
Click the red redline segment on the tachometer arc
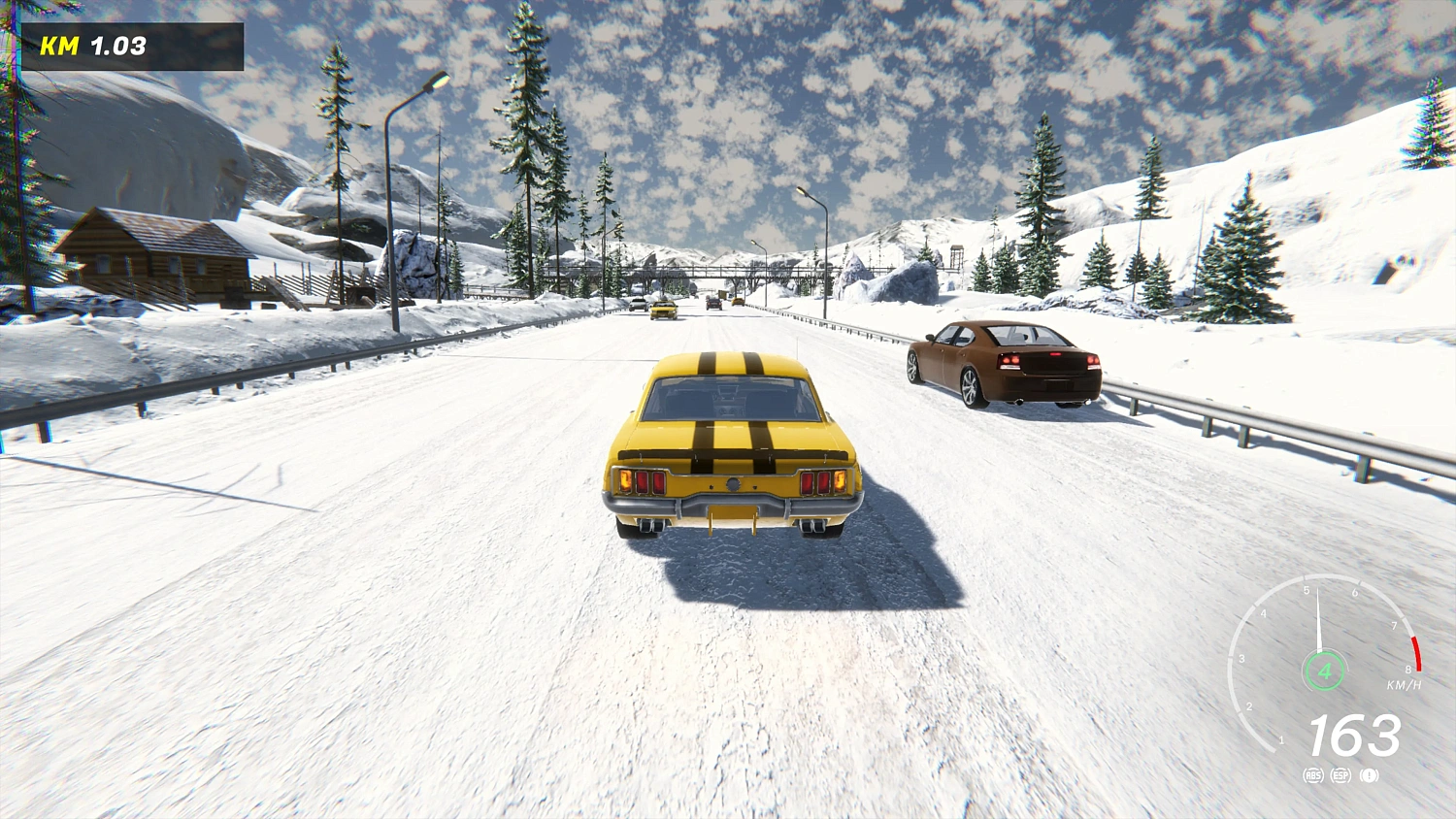click(x=1415, y=650)
